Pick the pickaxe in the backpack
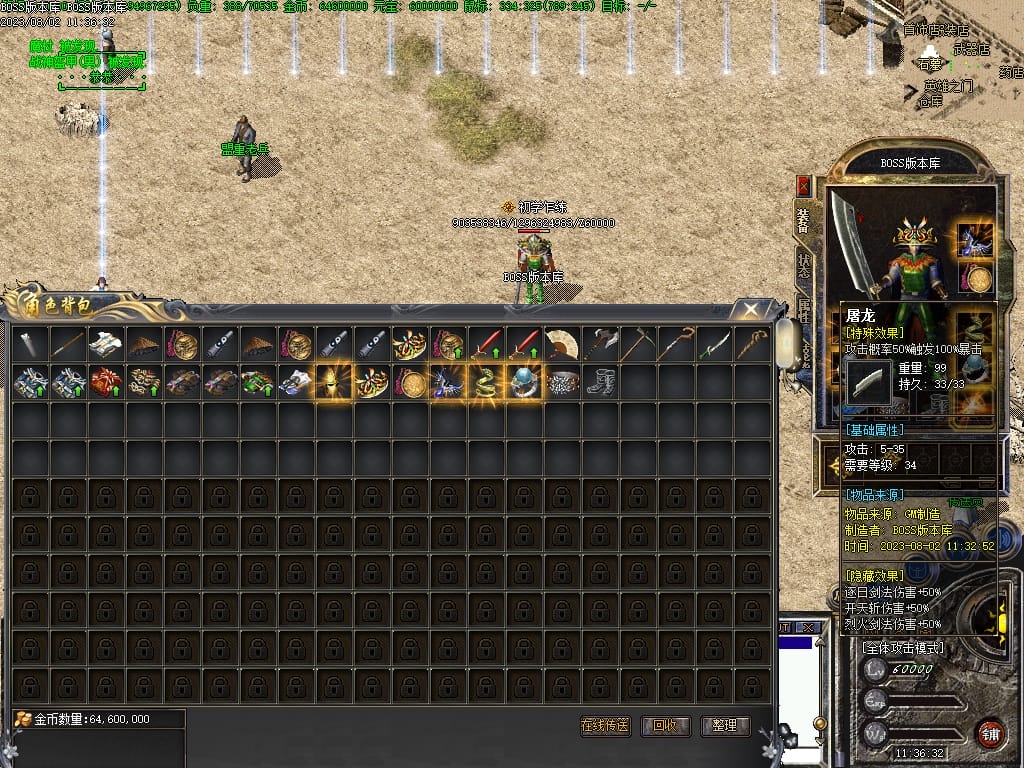This screenshot has width=1024, height=768. 638,344
